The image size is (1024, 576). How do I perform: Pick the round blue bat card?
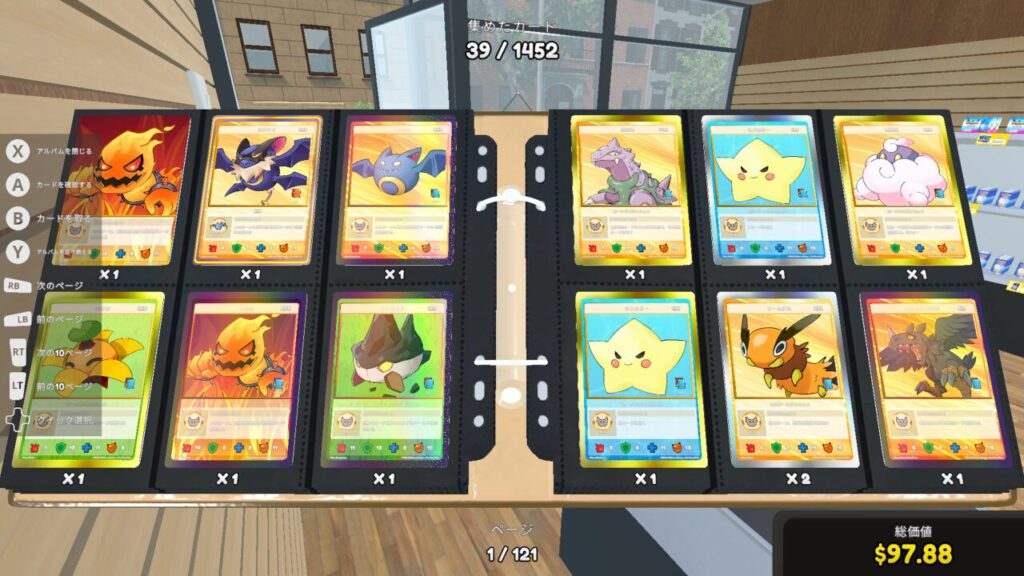pyautogui.click(x=395, y=190)
